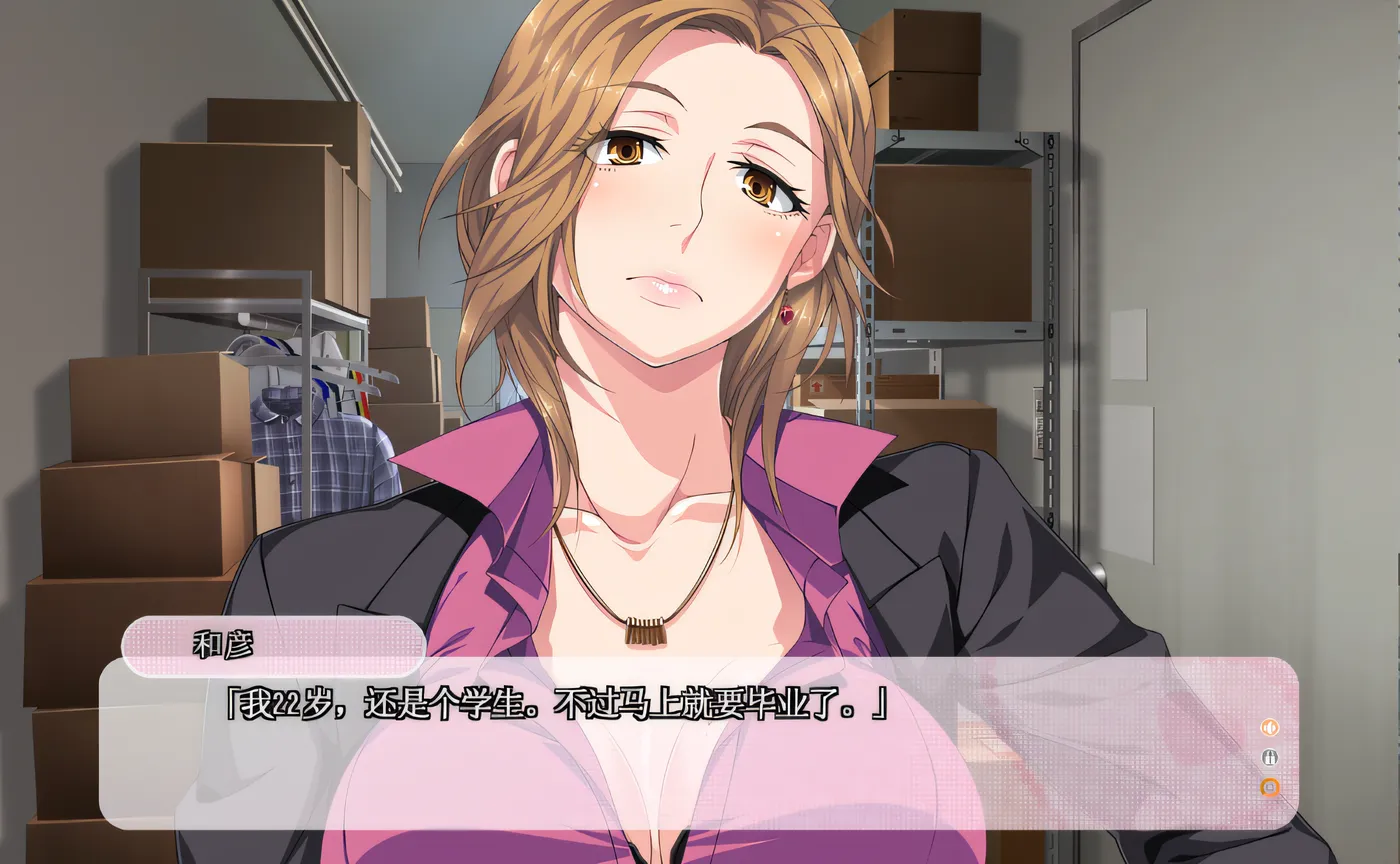Screen dimensions: 1400x864
Task: Toggle auto-advance mode
Action: click(x=1270, y=757)
